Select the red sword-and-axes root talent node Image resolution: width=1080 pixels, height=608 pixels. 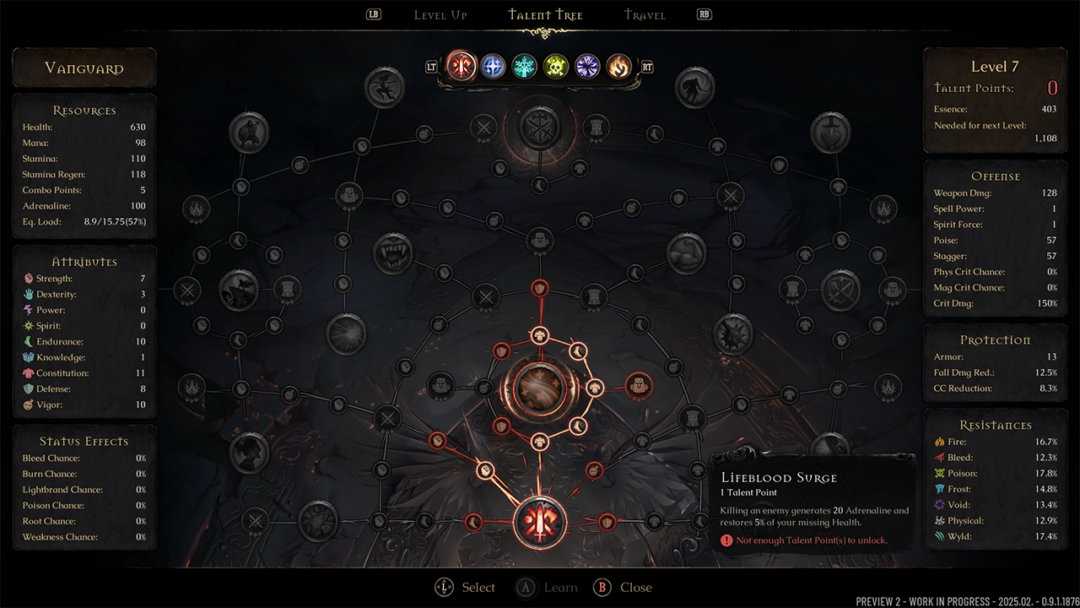coord(540,522)
